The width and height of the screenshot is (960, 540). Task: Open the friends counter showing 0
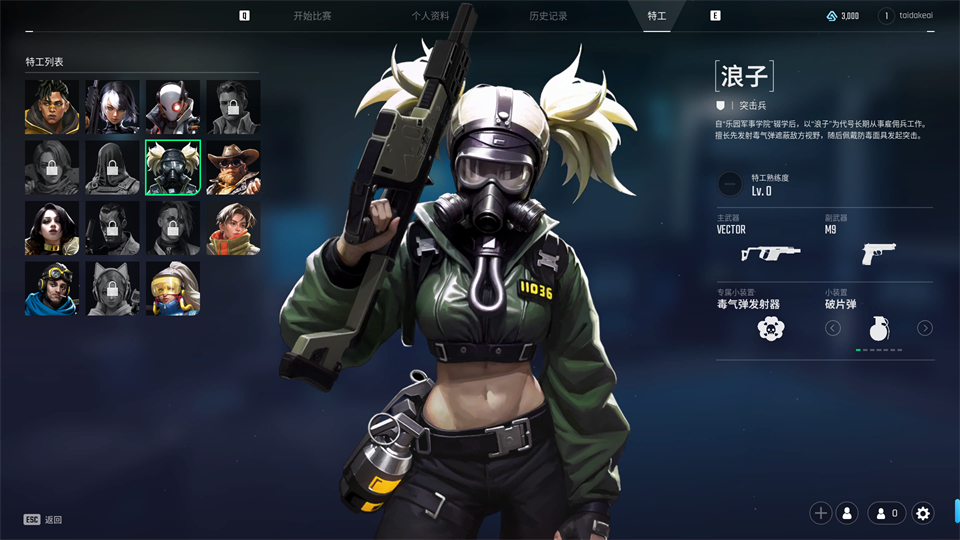click(x=887, y=513)
